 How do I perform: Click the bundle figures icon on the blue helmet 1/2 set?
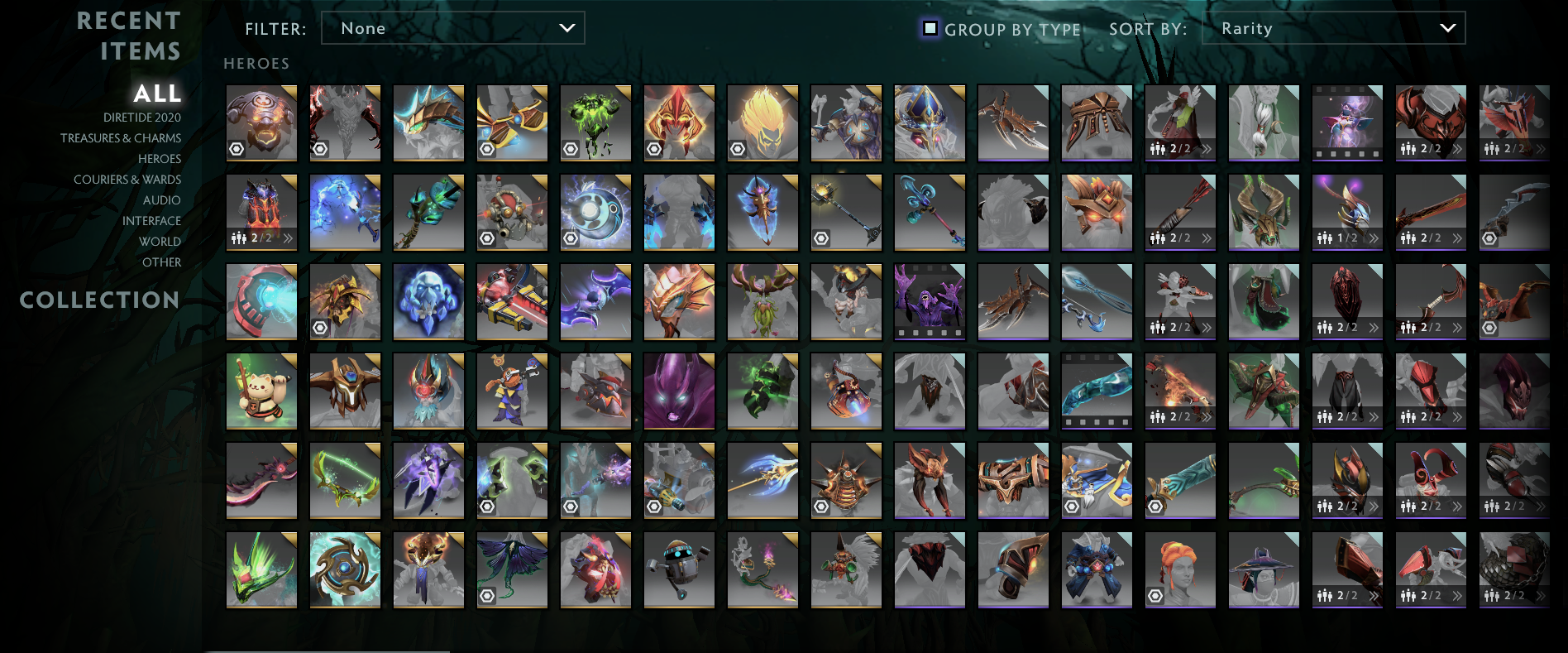click(x=1324, y=239)
